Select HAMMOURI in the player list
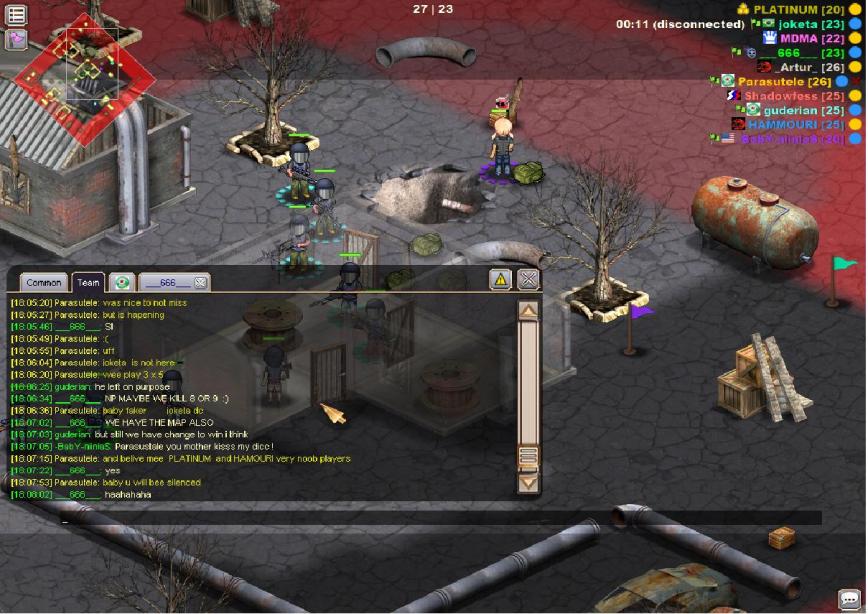This screenshot has height=614, width=868. pos(782,124)
